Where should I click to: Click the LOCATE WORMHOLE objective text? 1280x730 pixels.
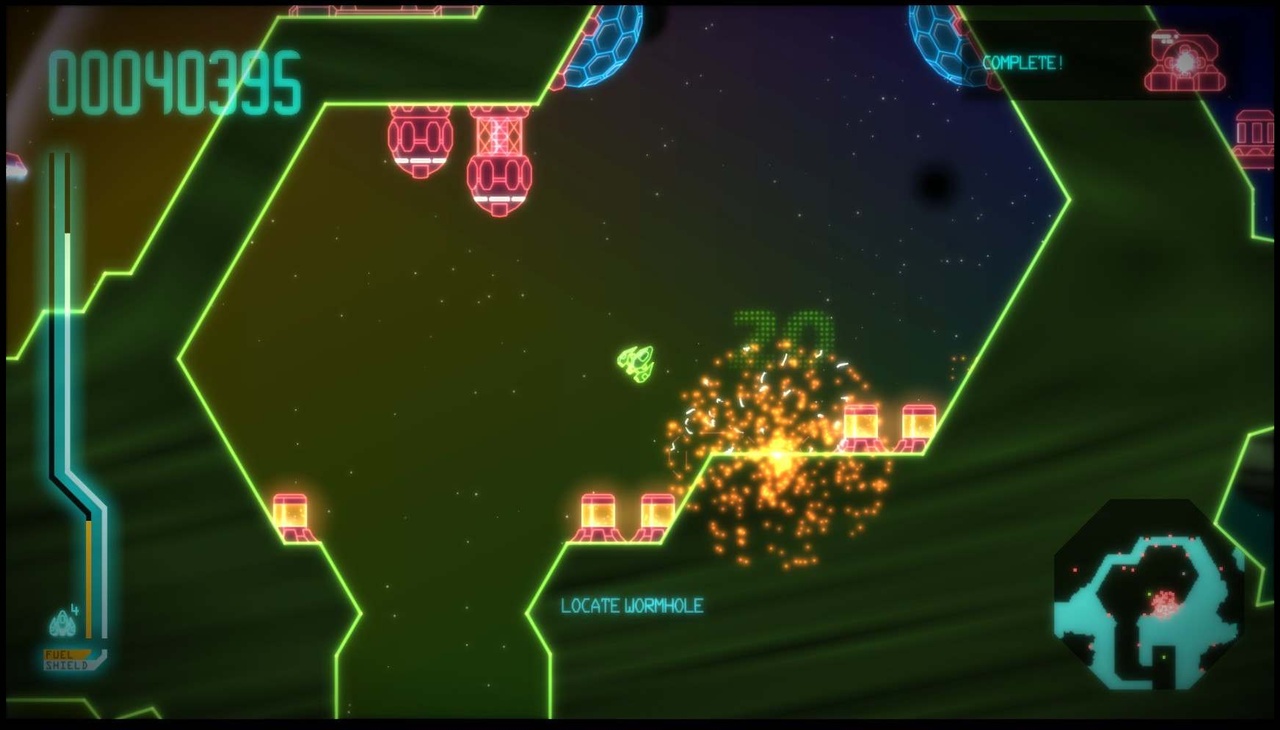tap(634, 606)
